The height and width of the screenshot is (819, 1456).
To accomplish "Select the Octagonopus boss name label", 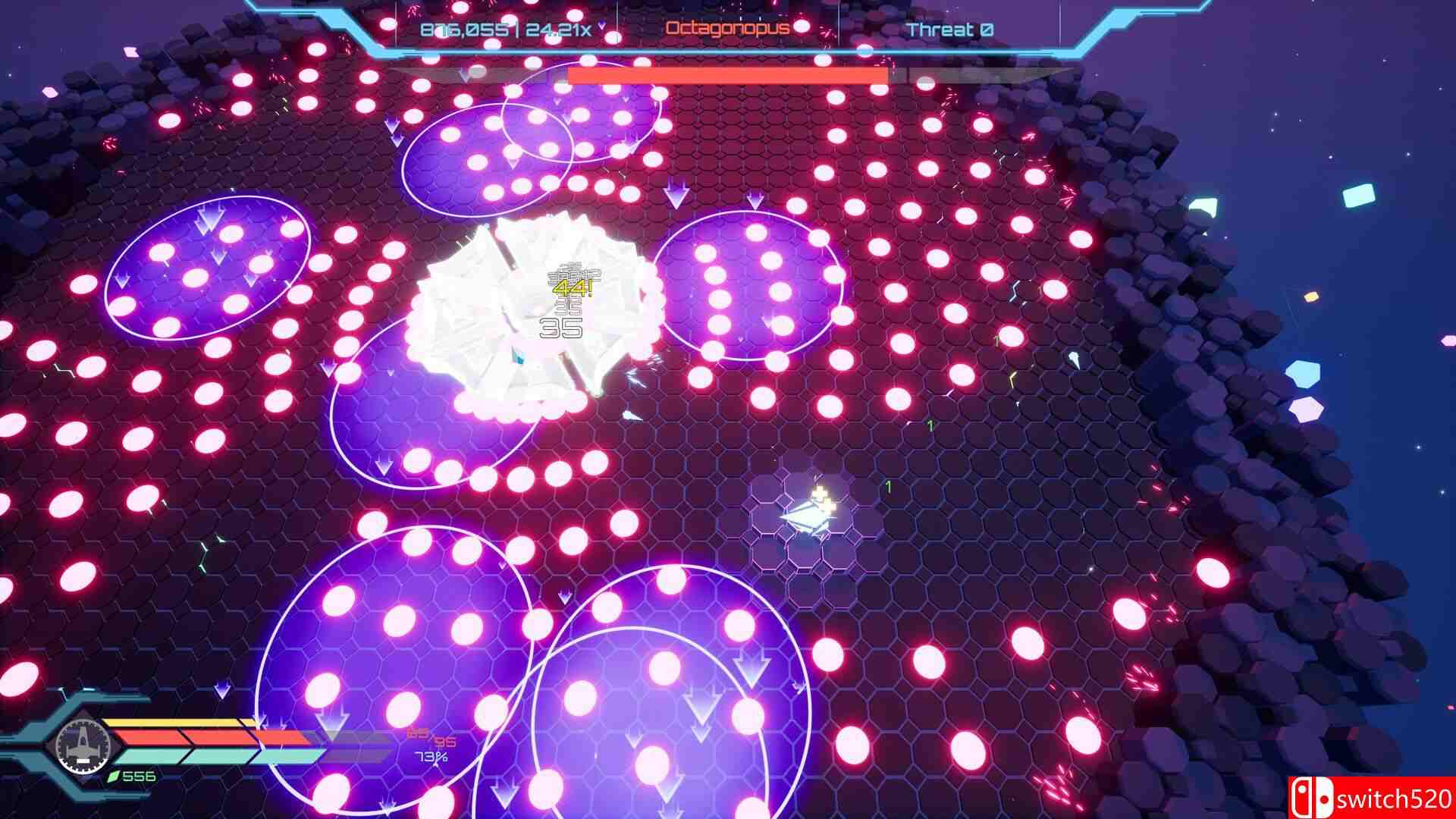I will click(x=726, y=27).
